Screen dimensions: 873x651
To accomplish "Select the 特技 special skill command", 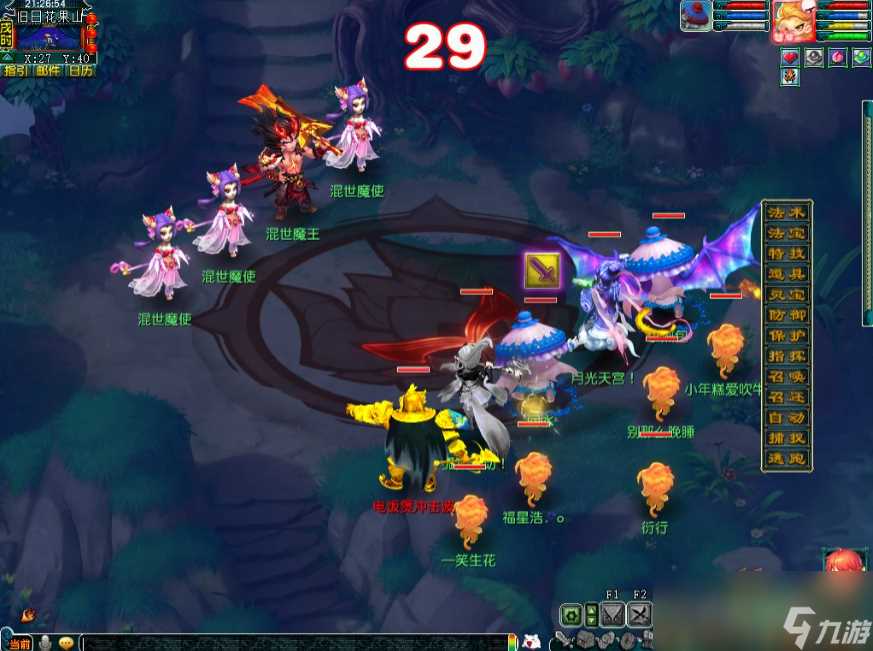I will pyautogui.click(x=787, y=254).
